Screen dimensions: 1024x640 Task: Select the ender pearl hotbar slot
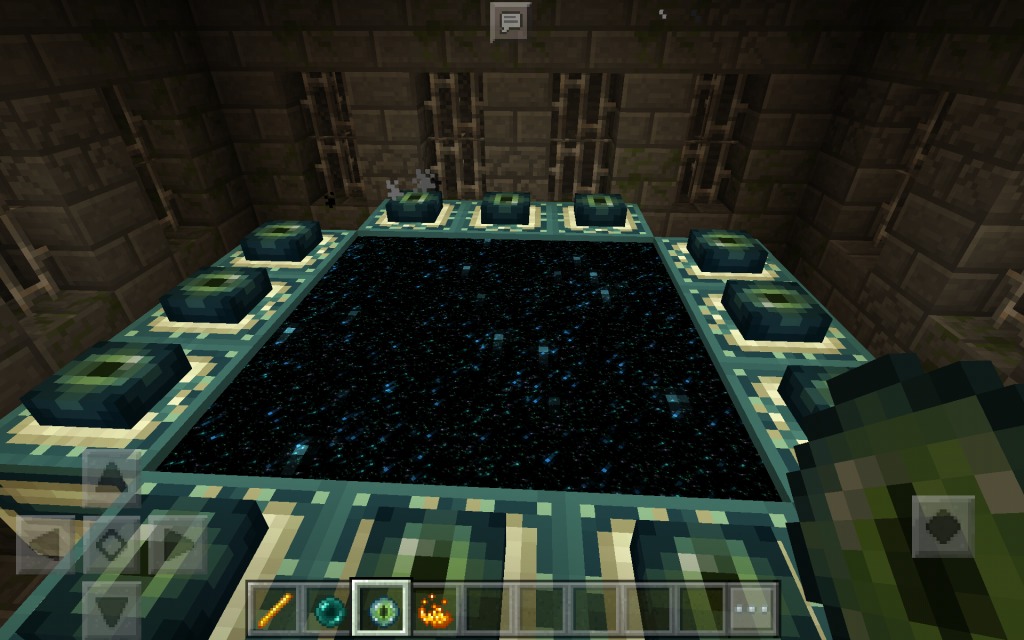[x=327, y=607]
